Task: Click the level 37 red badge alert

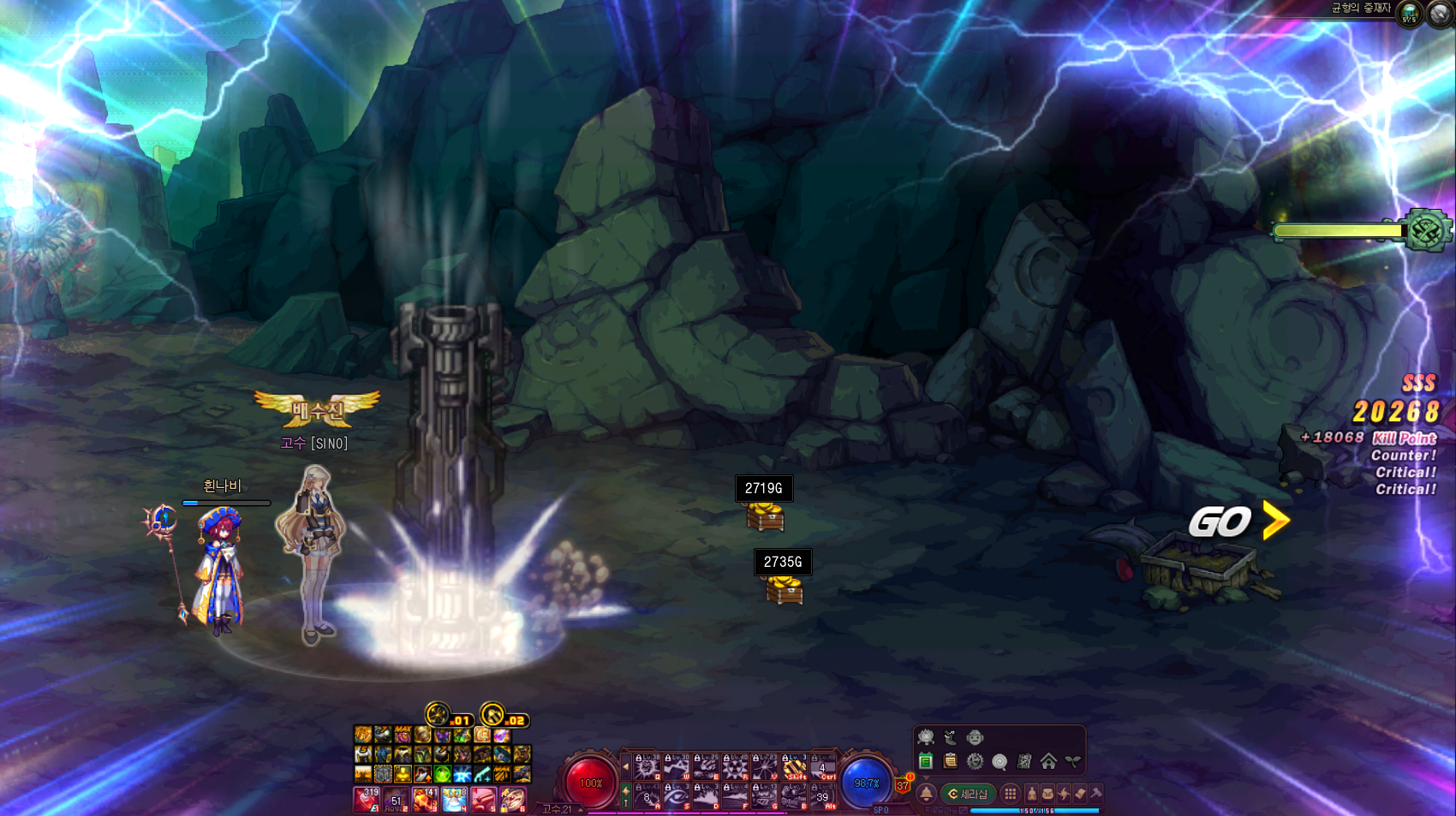Action: [x=903, y=784]
